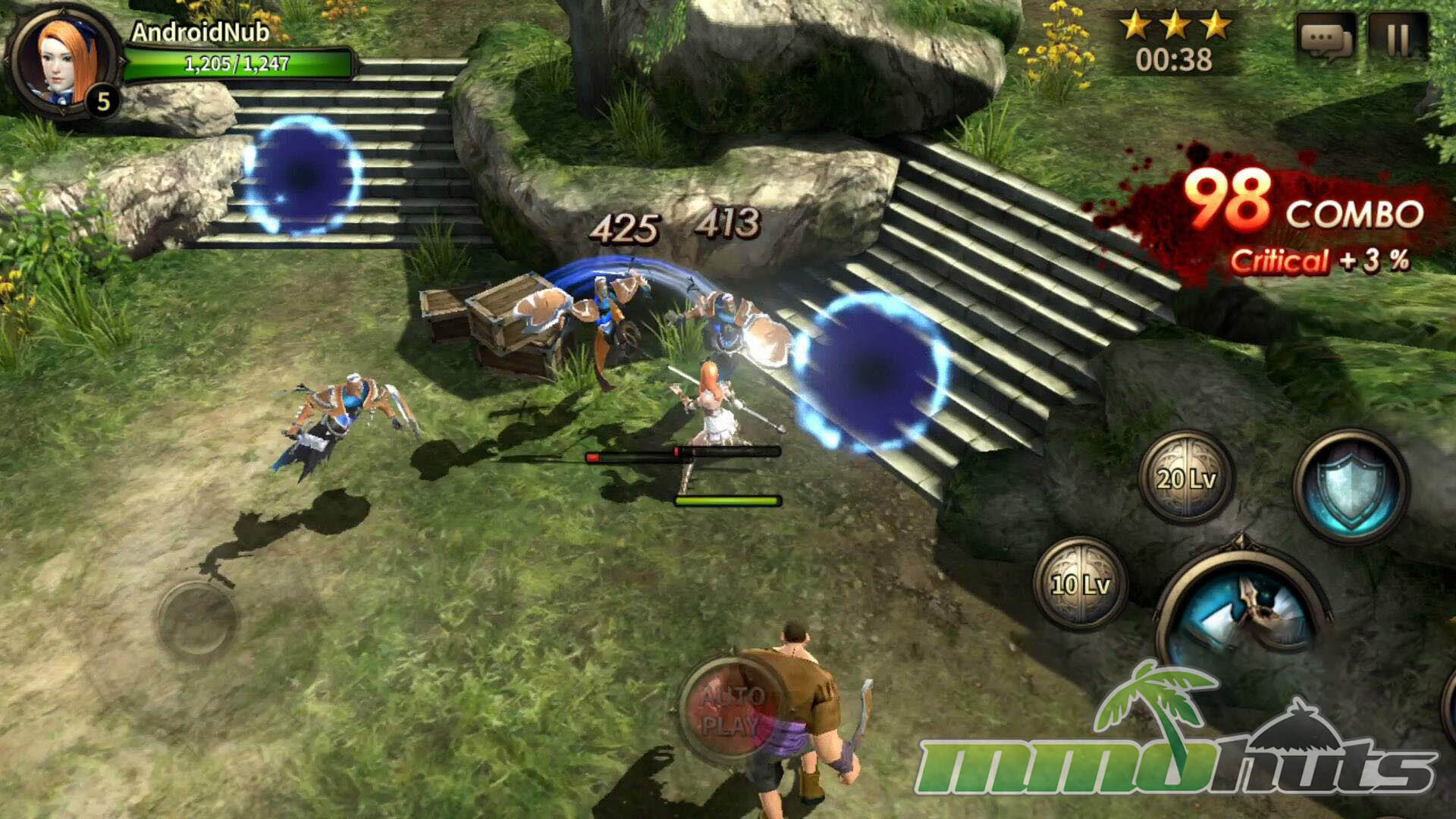The image size is (1456, 819).
Task: Tap the locked 20 Lv skill slot
Action: tap(1186, 478)
